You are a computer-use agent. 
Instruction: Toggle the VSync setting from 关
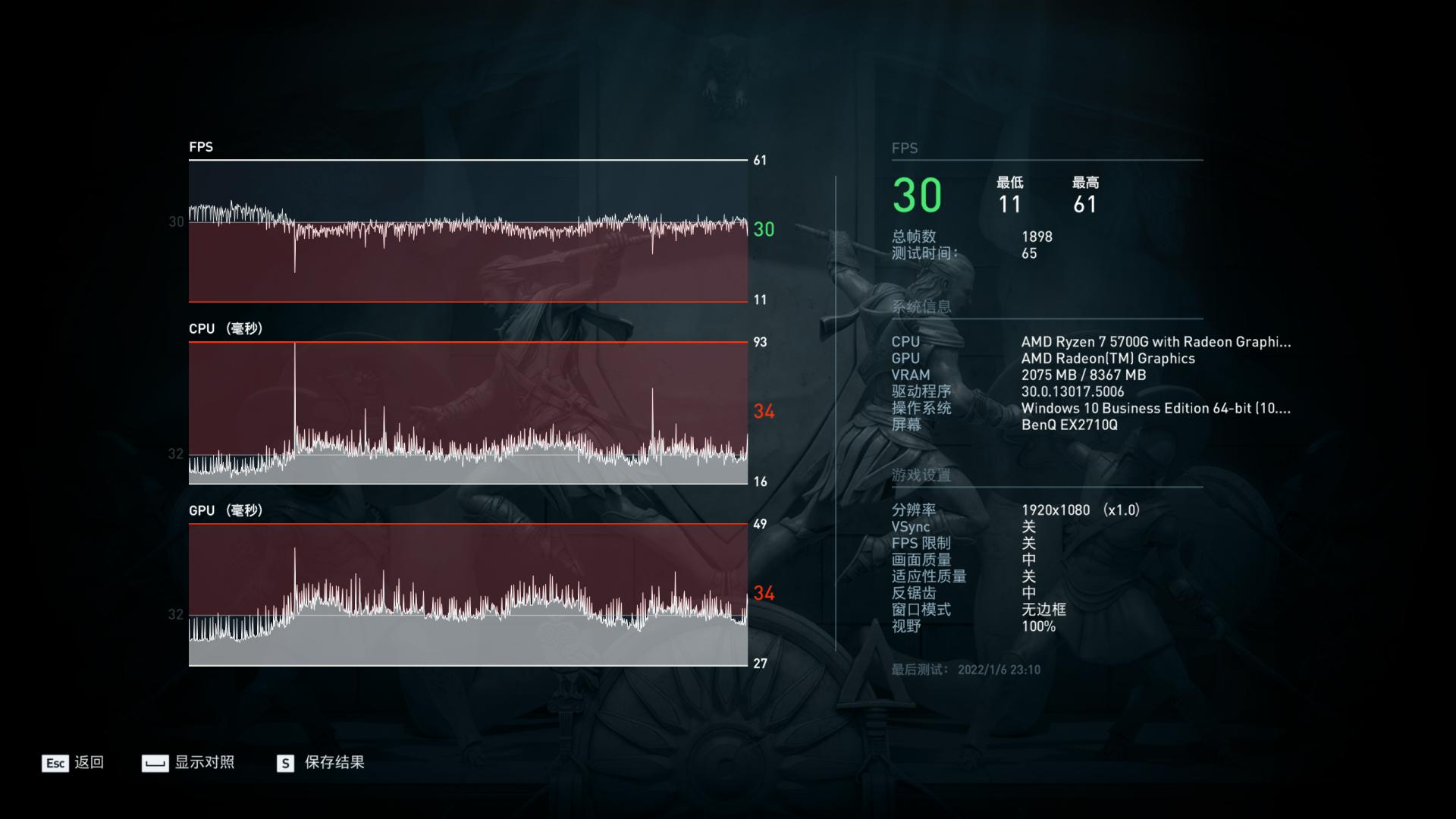point(1029,526)
